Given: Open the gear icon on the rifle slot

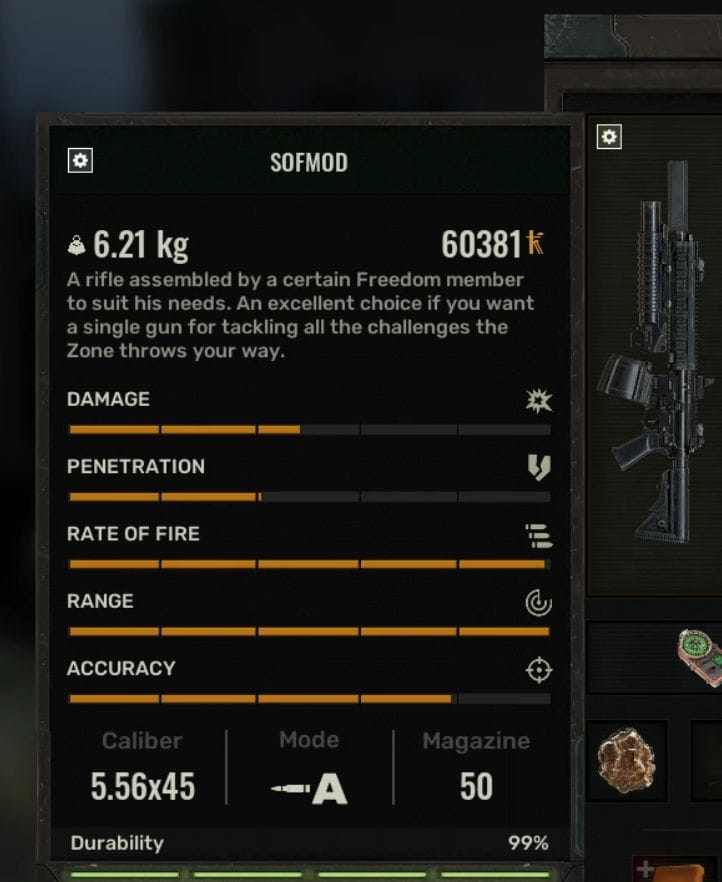Looking at the screenshot, I should tap(609, 137).
